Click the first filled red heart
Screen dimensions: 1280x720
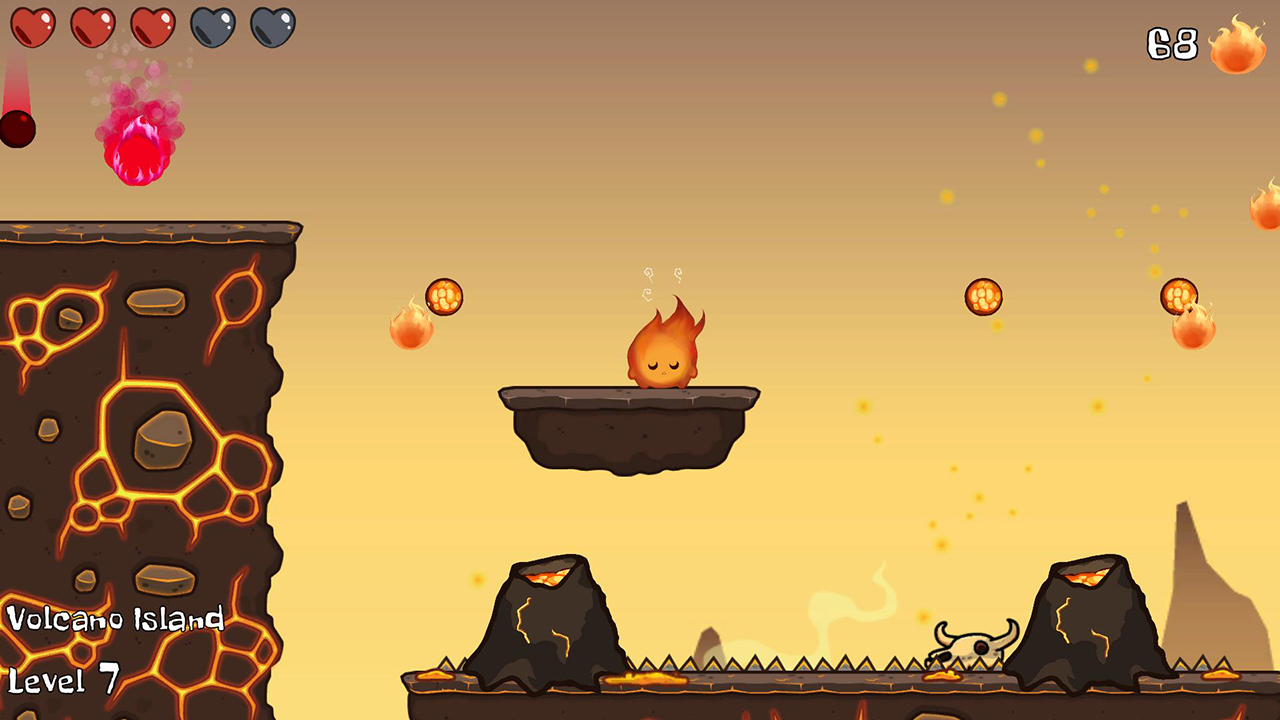(x=33, y=27)
